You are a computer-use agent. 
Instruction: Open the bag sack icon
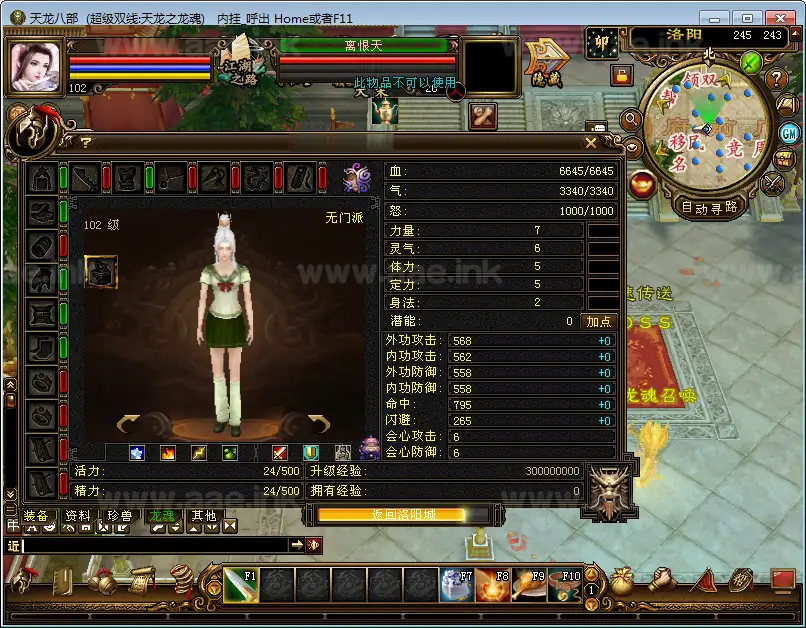tap(623, 581)
